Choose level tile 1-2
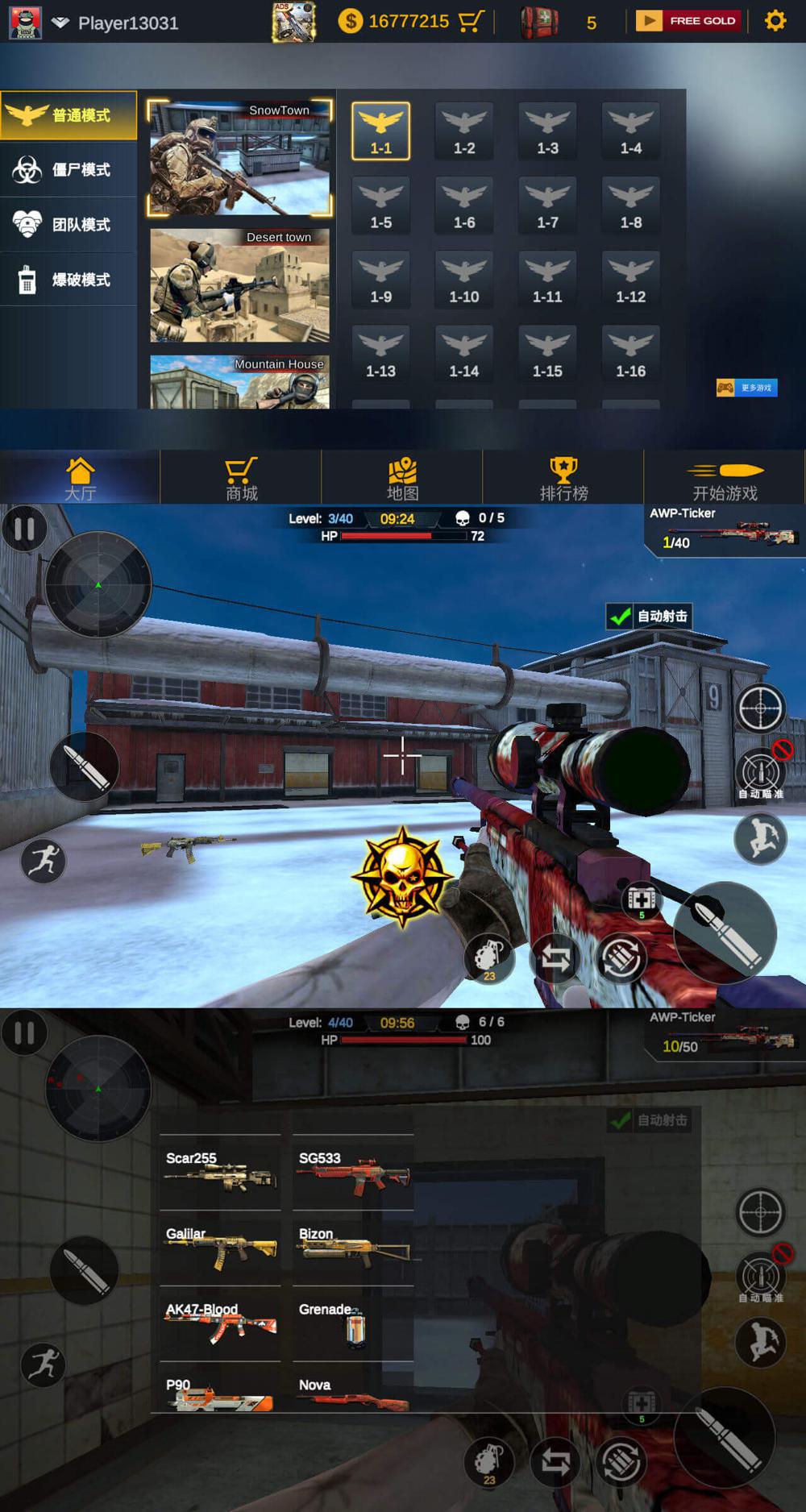806x1512 pixels. (464, 131)
